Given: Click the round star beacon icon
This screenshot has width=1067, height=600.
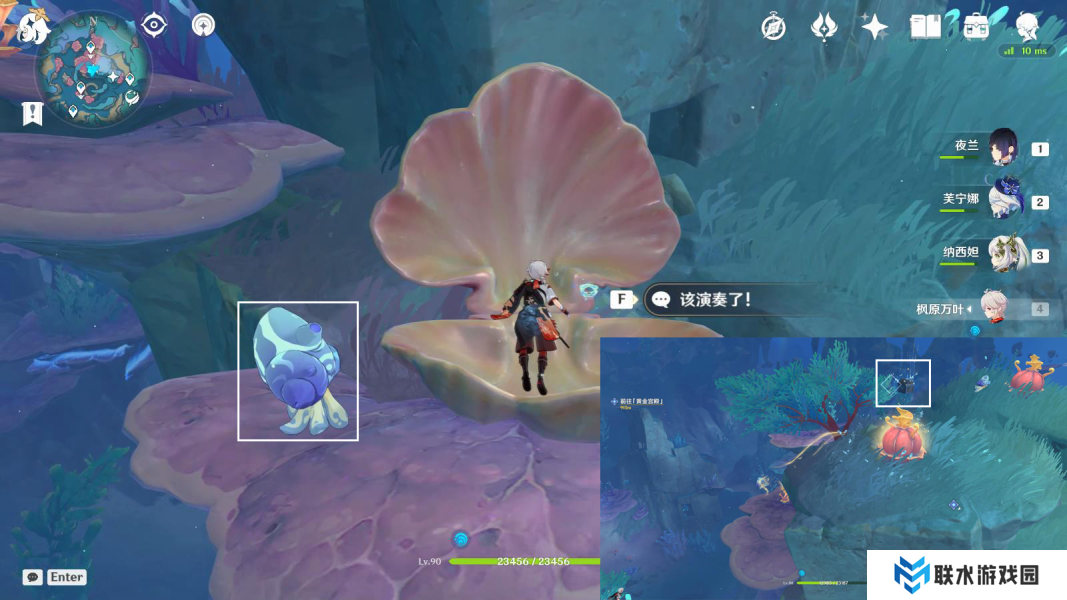Looking at the screenshot, I should click(203, 24).
